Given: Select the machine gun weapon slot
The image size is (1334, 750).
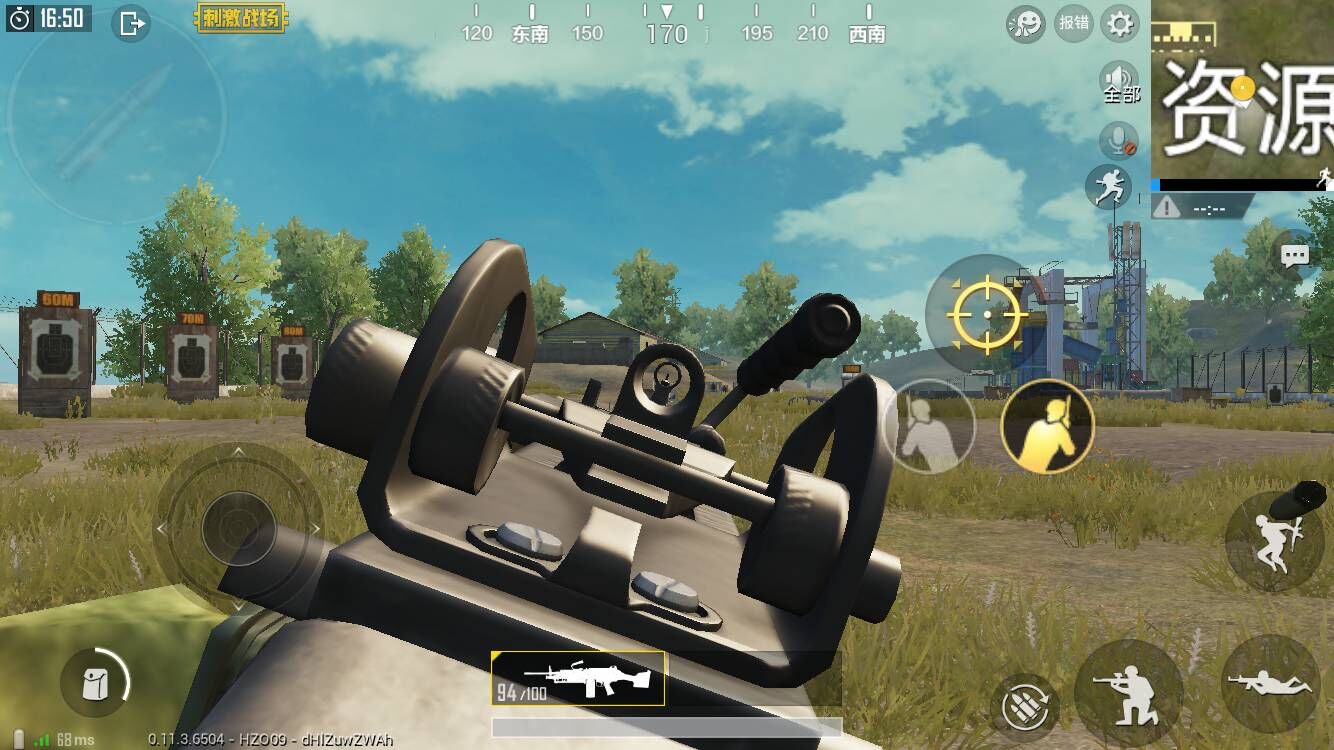Looking at the screenshot, I should [578, 679].
